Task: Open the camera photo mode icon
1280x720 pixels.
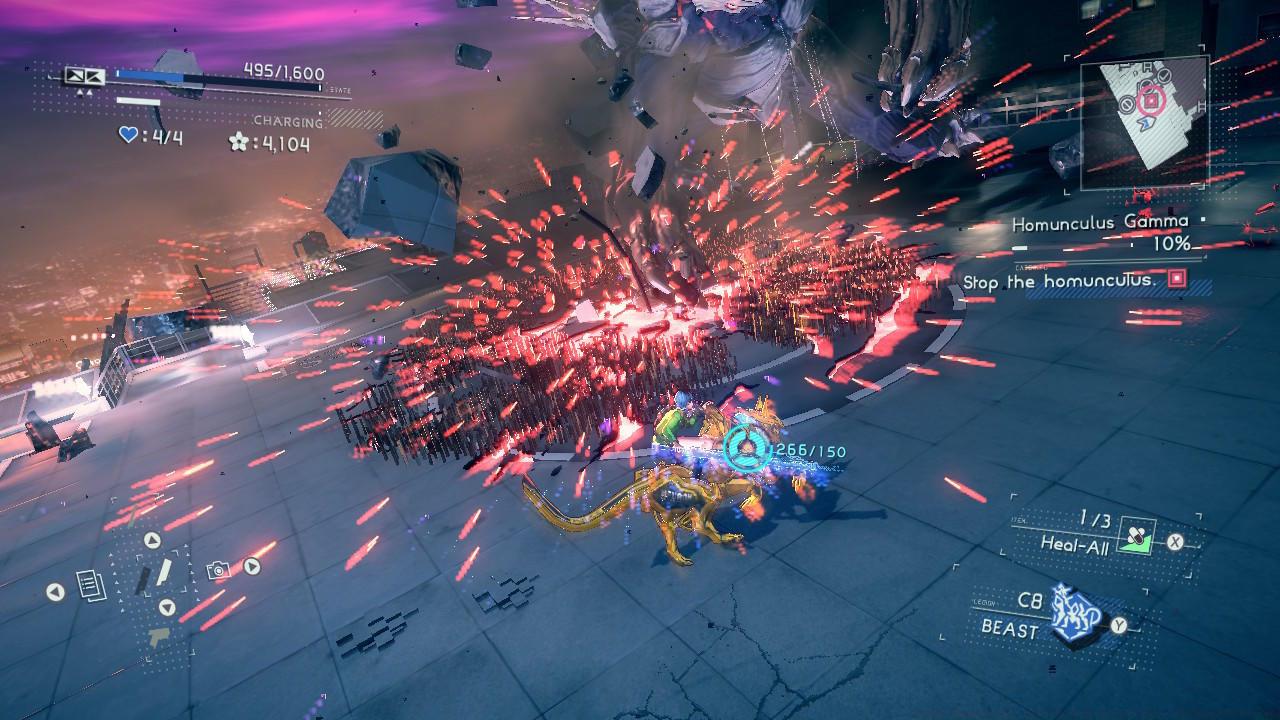Action: point(218,571)
